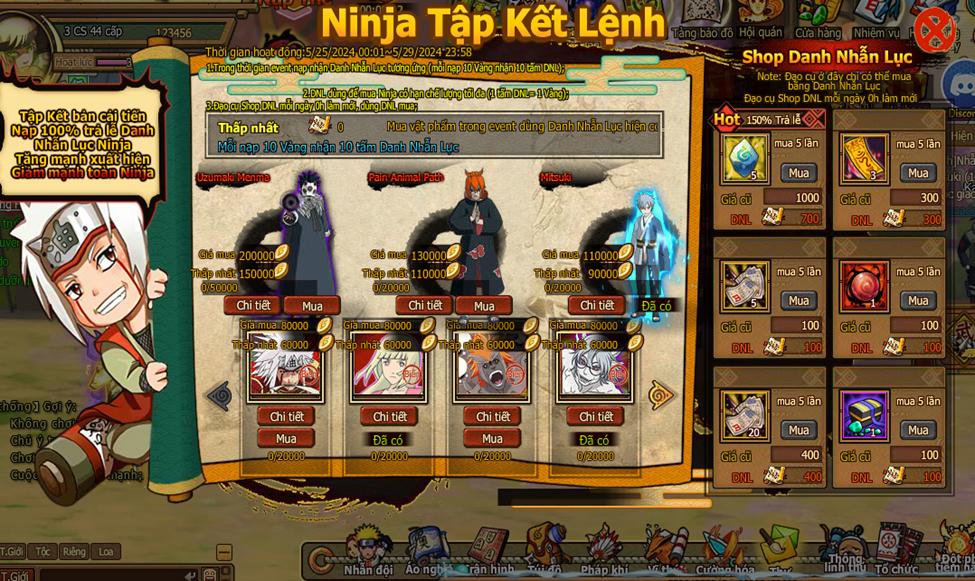Buy Uzumaki Menma with the Mua button

(312, 306)
